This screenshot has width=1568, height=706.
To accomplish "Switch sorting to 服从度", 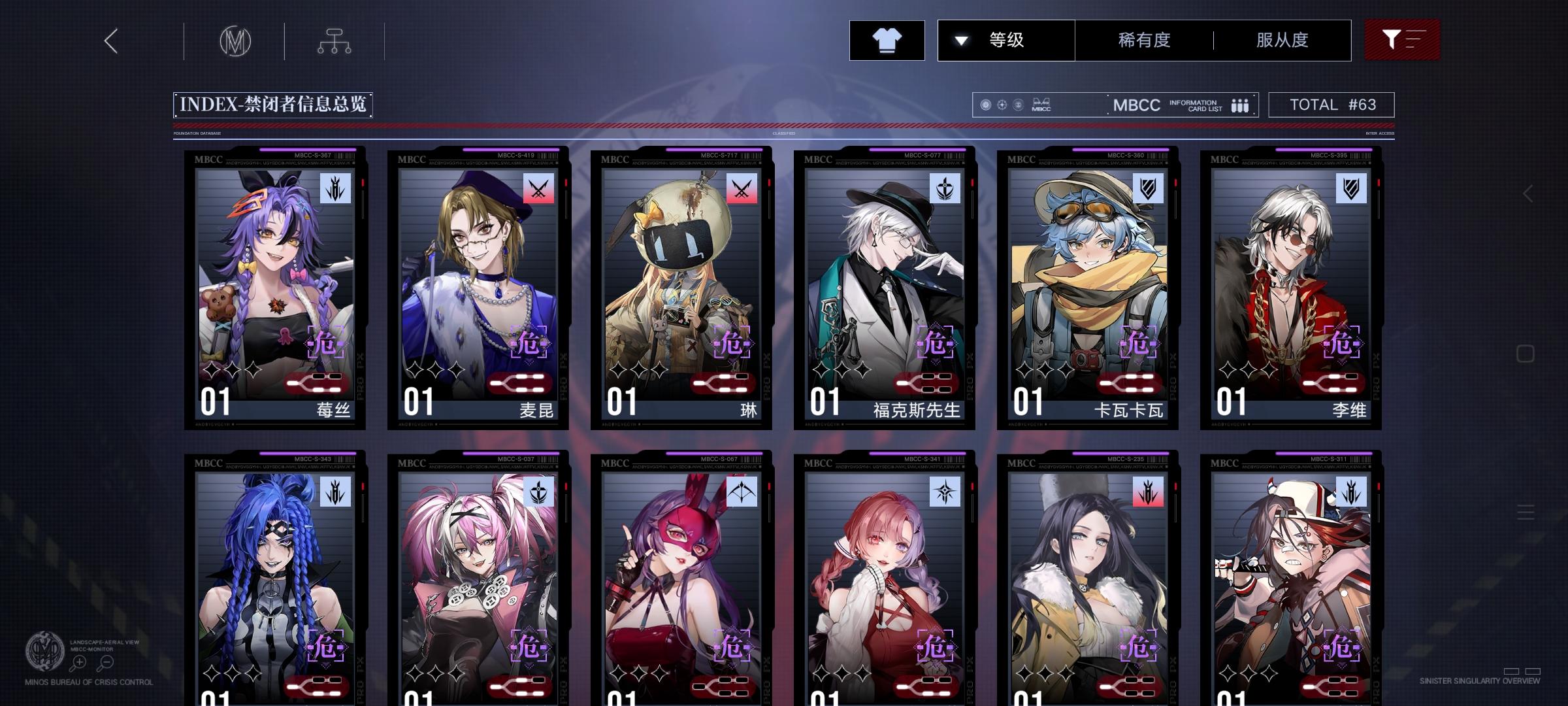I will pyautogui.click(x=1281, y=40).
